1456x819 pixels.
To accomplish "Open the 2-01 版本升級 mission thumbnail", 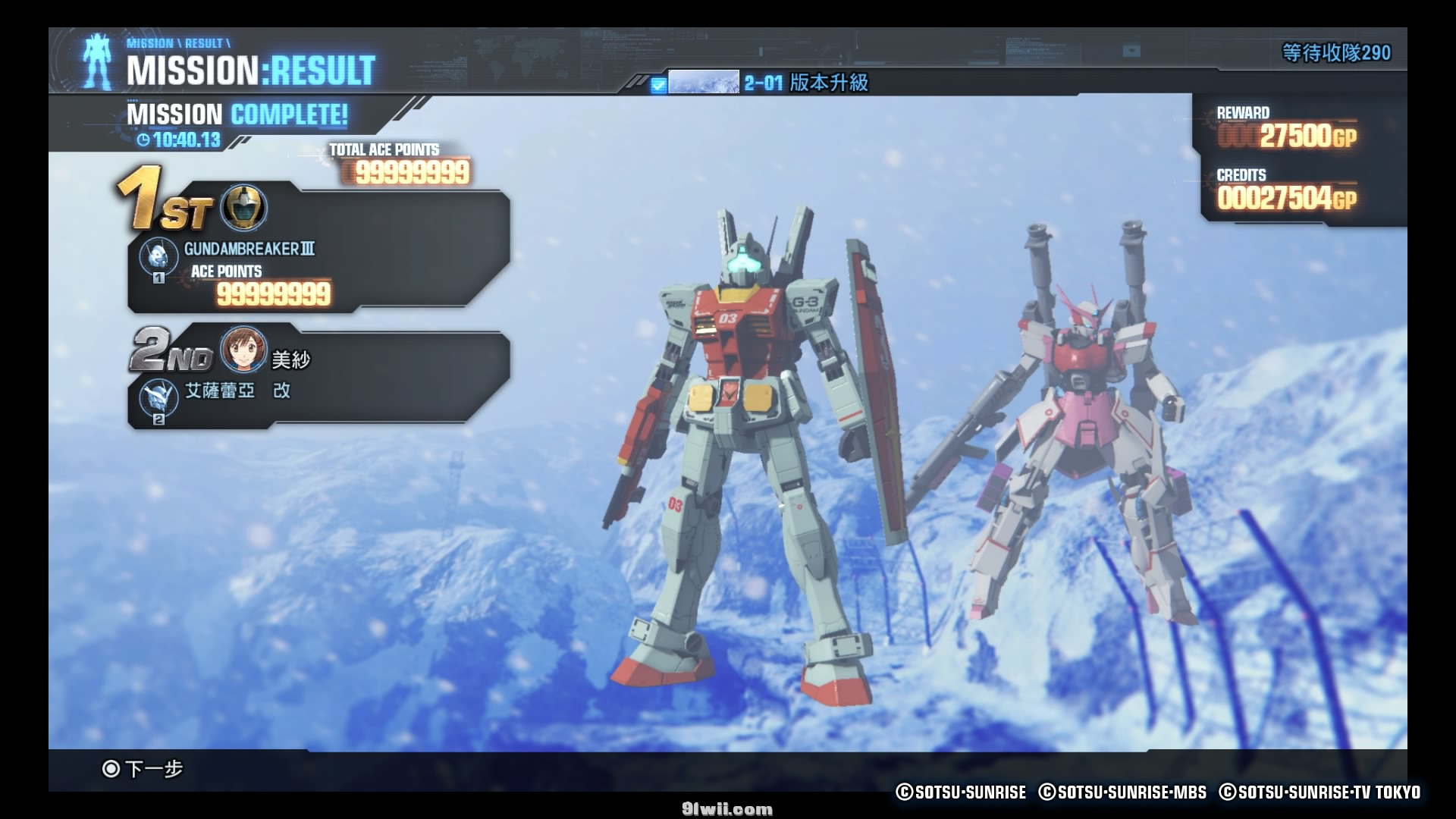I will (x=703, y=82).
